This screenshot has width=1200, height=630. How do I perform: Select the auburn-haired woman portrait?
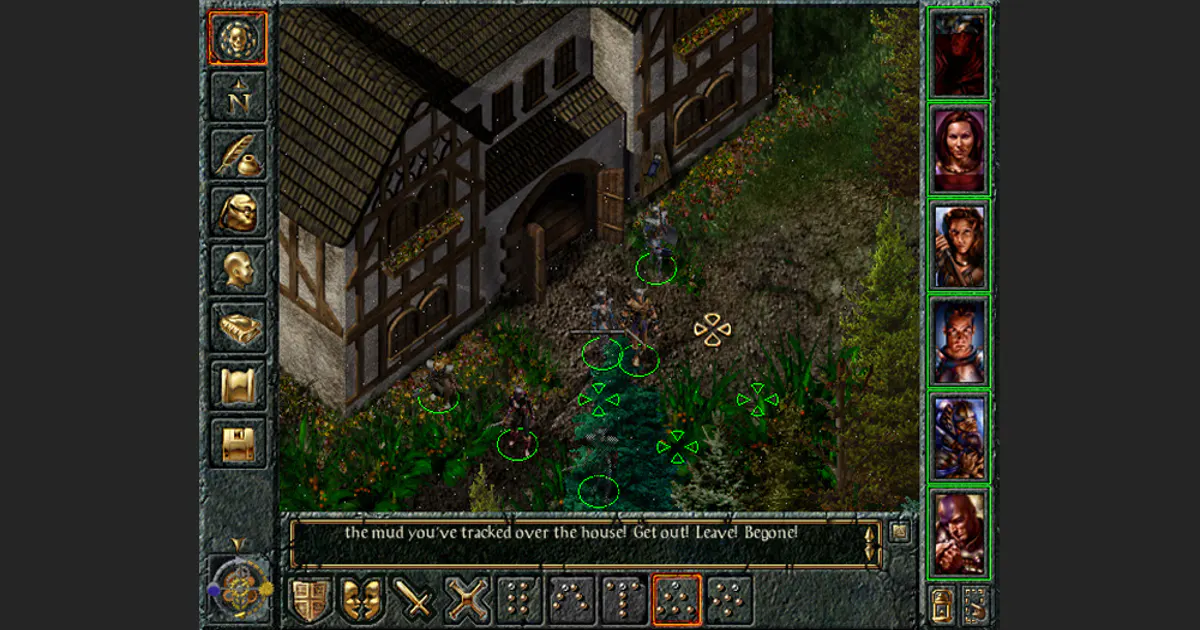pyautogui.click(x=959, y=149)
